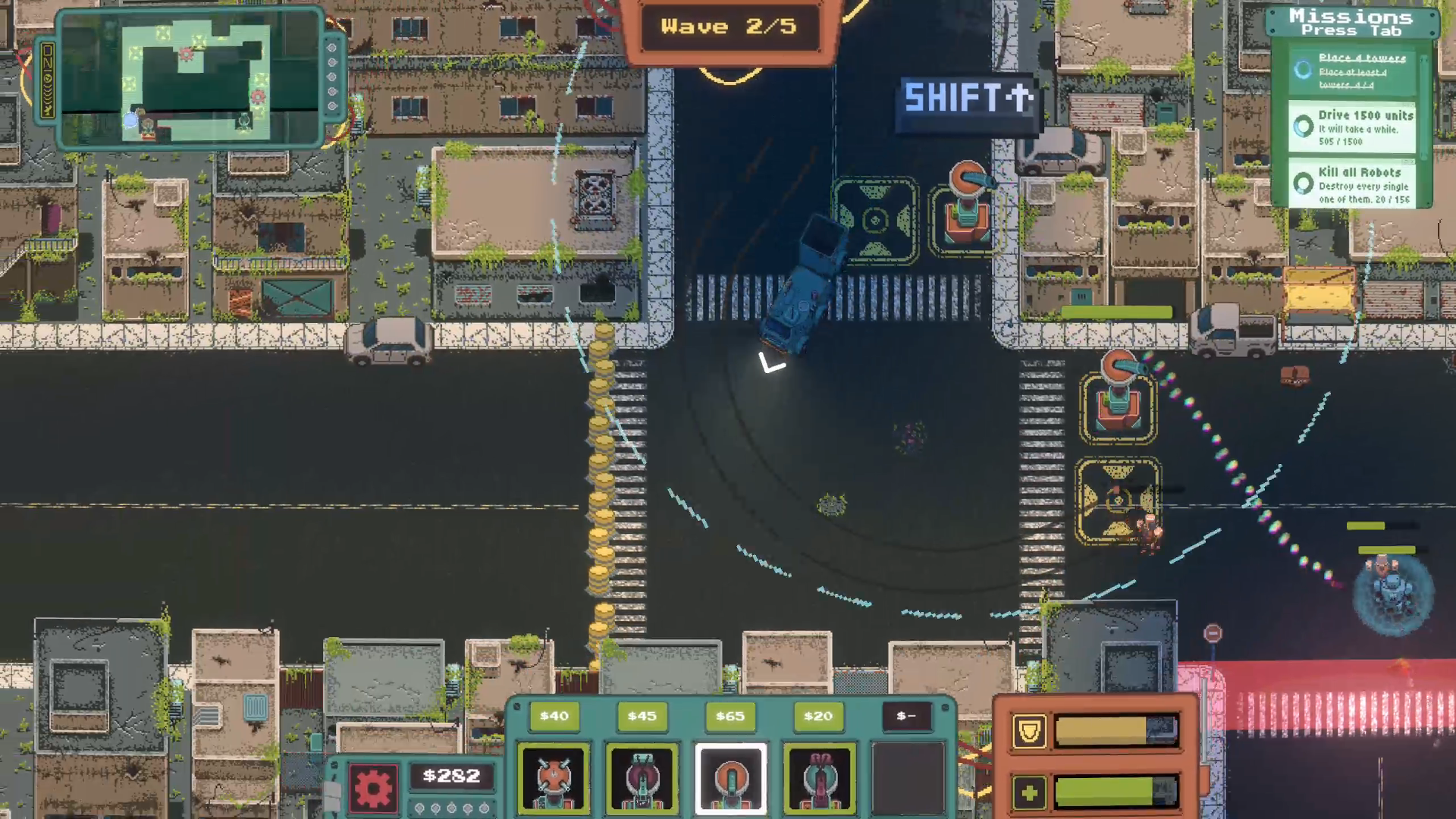Select the $20 teal tower slot

click(819, 779)
